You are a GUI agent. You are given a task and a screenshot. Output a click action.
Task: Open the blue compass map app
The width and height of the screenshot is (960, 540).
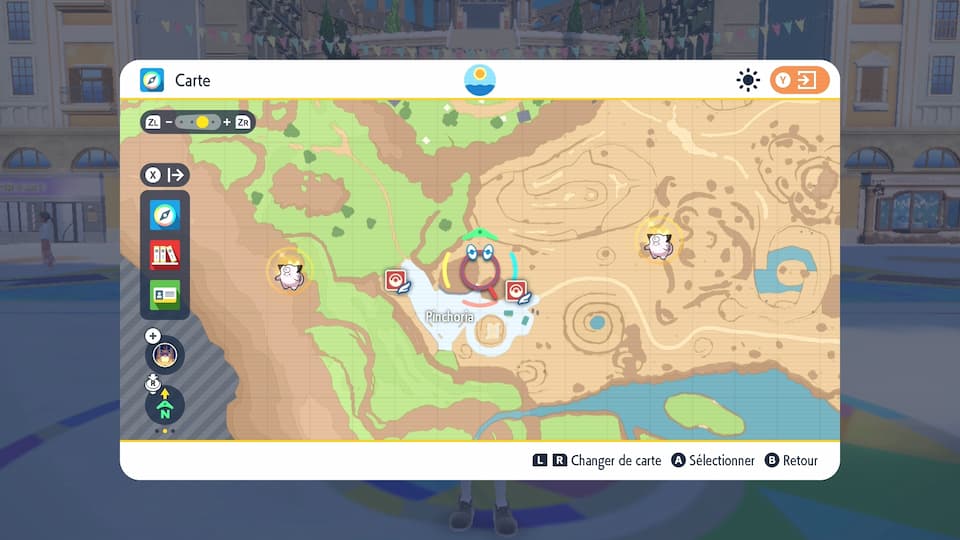coord(165,214)
